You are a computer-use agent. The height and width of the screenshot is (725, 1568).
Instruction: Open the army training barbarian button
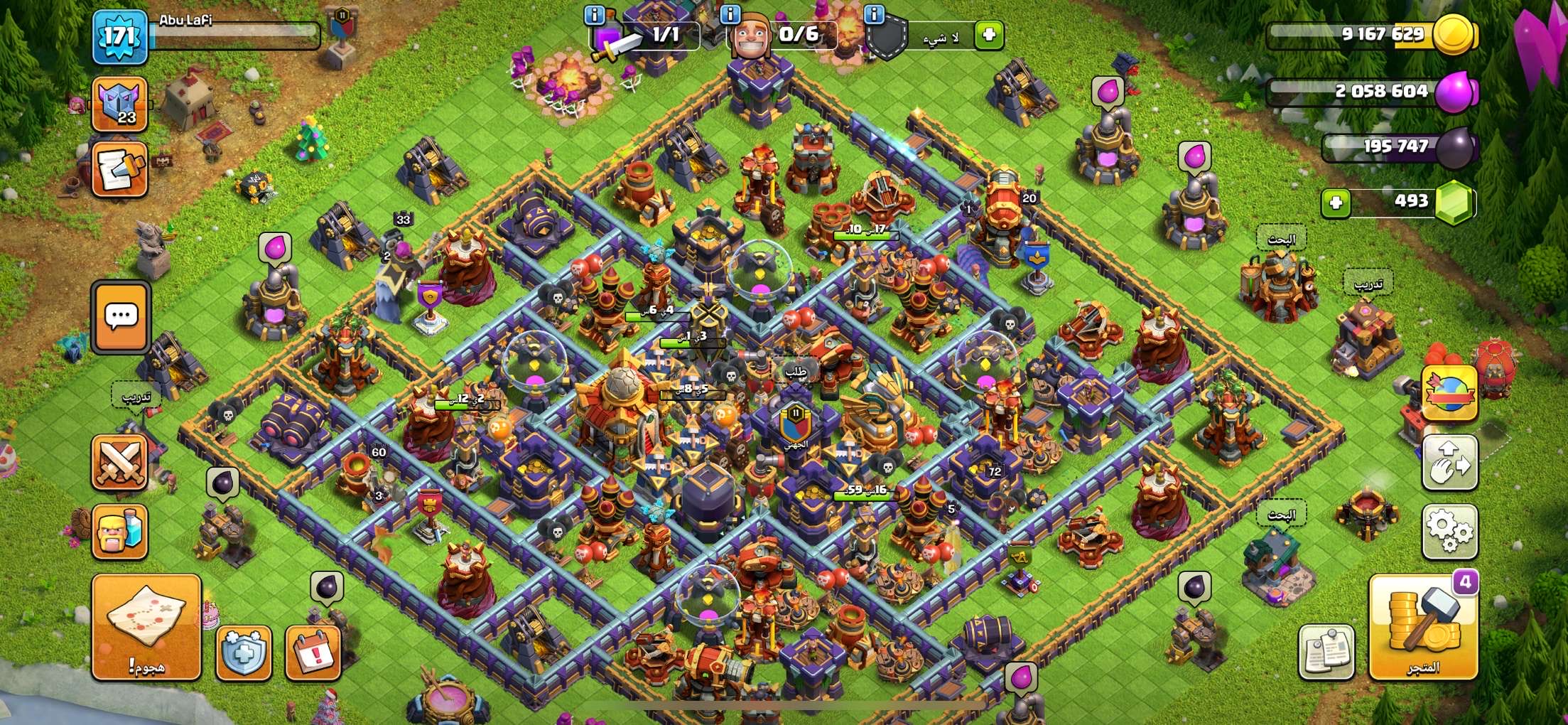(x=119, y=532)
